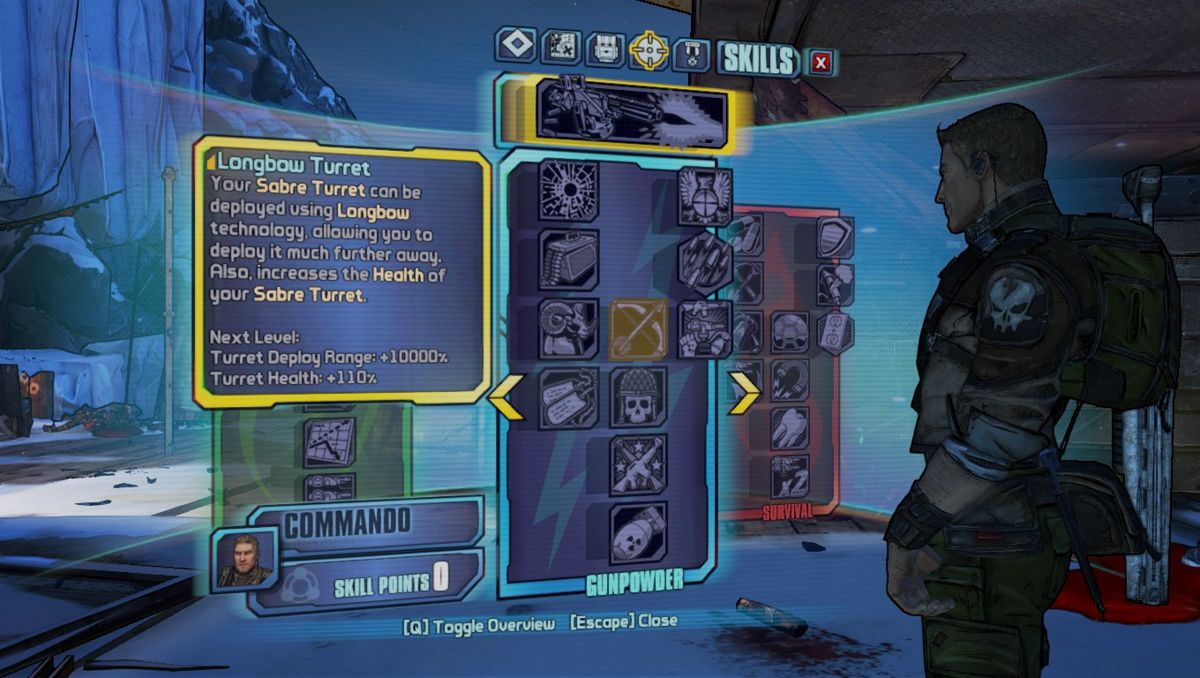
Task: Pick the ammo box skill icon
Action: coord(569,259)
